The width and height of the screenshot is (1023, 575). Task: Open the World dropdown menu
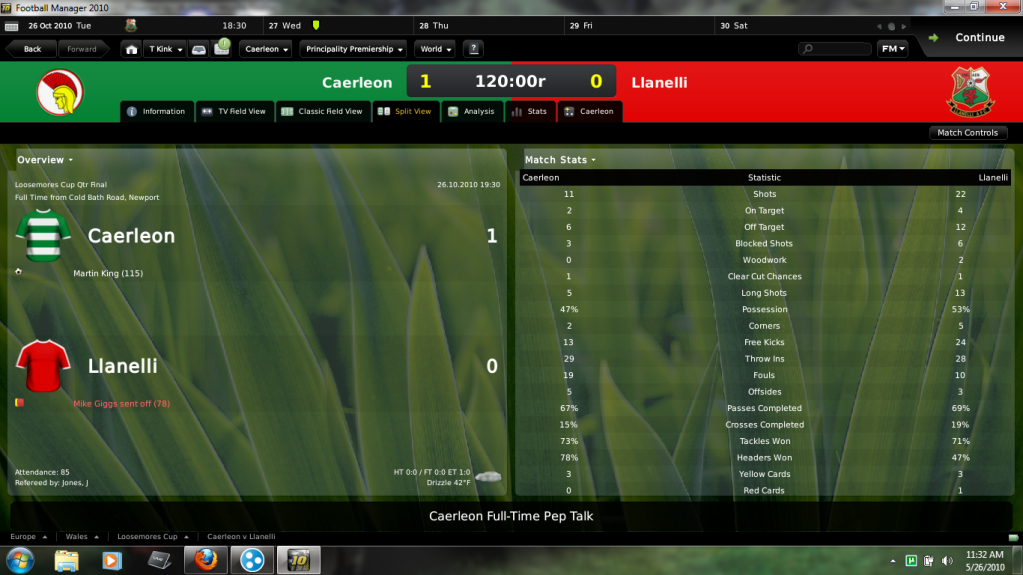(x=435, y=49)
